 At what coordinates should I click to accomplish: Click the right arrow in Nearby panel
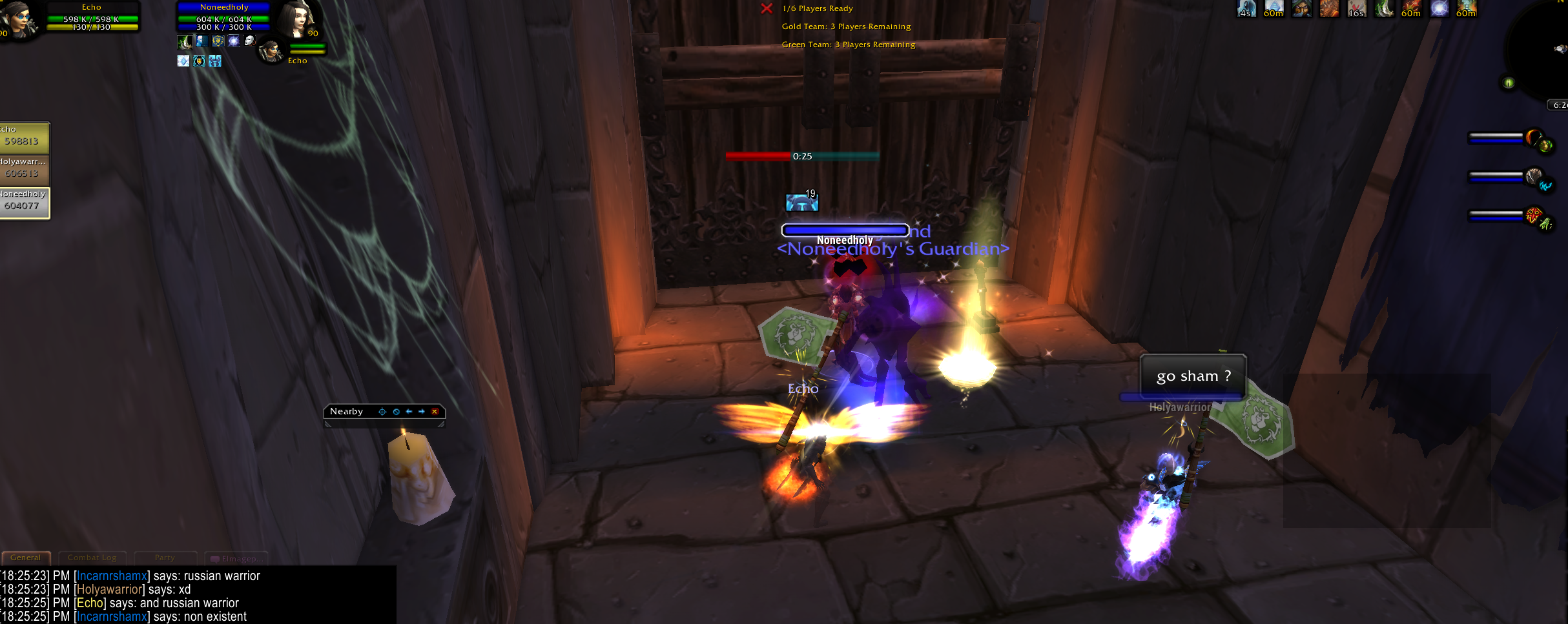(x=422, y=412)
